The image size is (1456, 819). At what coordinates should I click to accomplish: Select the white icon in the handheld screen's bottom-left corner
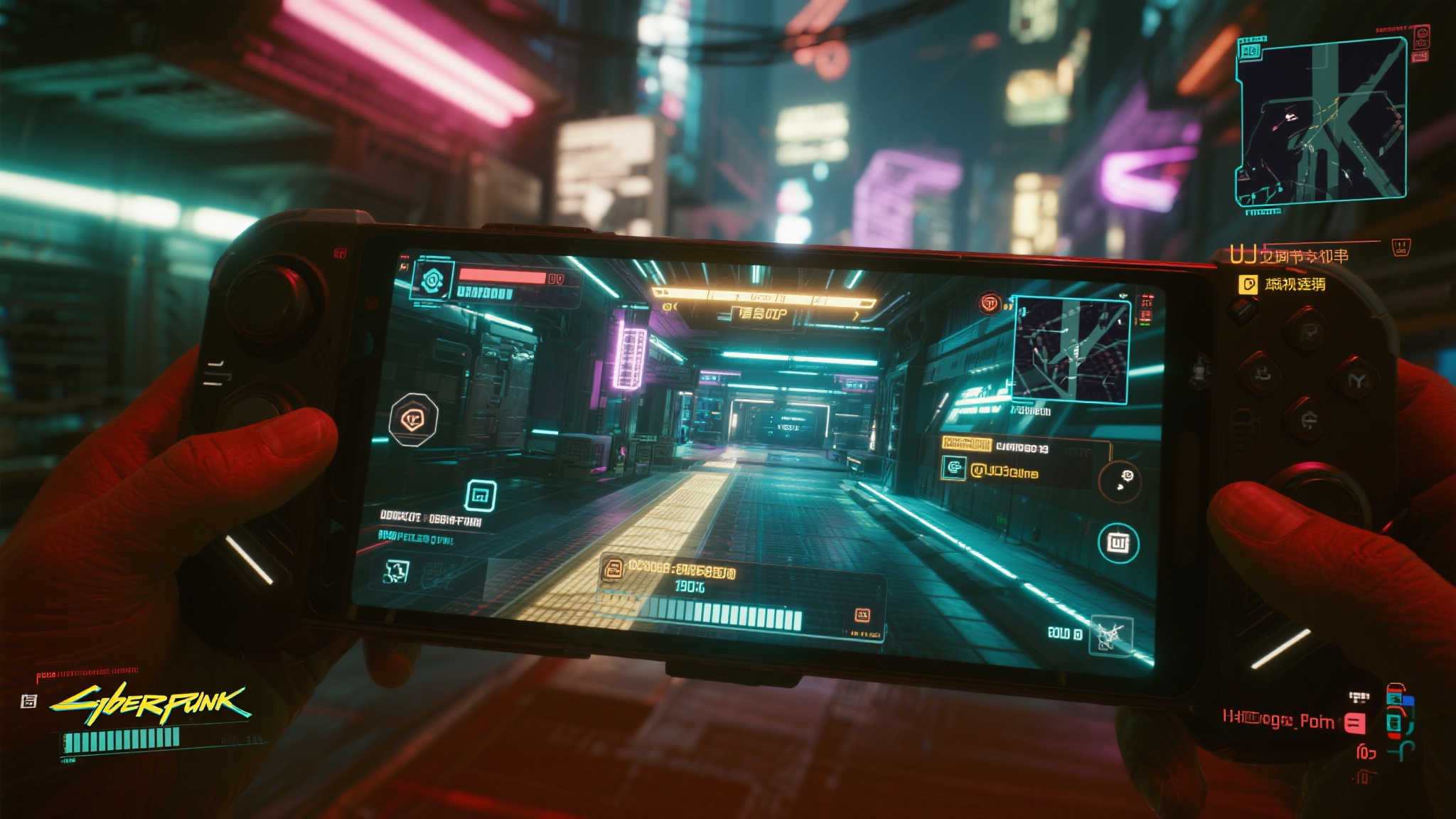coord(395,571)
